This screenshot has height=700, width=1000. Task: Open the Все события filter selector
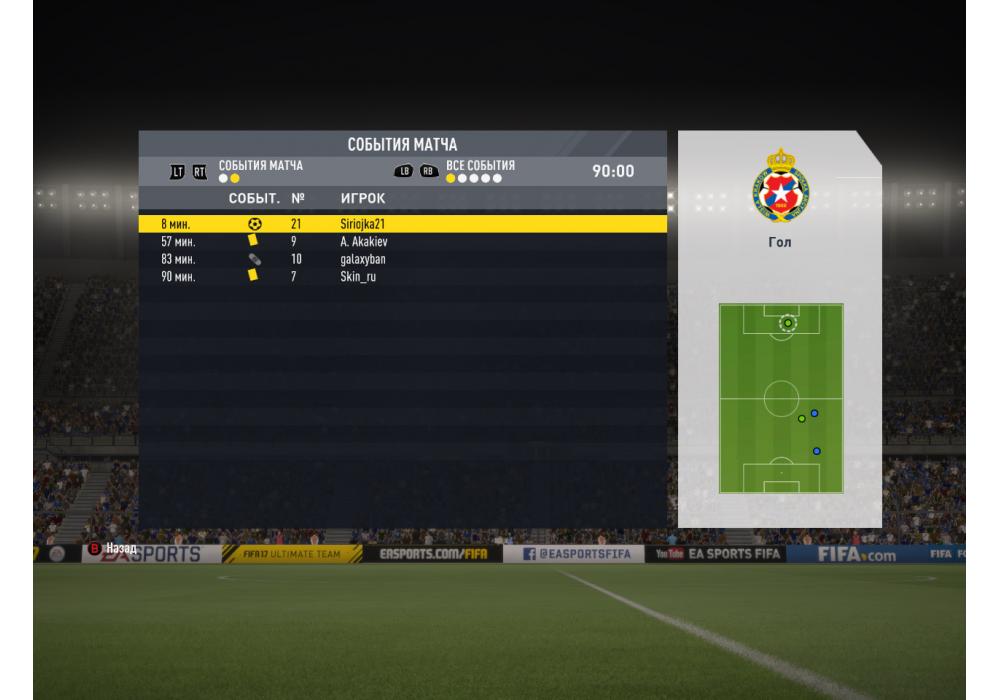pos(480,171)
